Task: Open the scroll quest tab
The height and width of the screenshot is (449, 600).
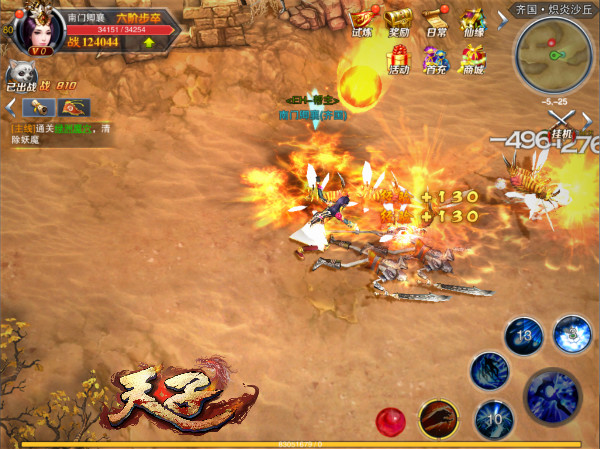Action: [x=37, y=107]
